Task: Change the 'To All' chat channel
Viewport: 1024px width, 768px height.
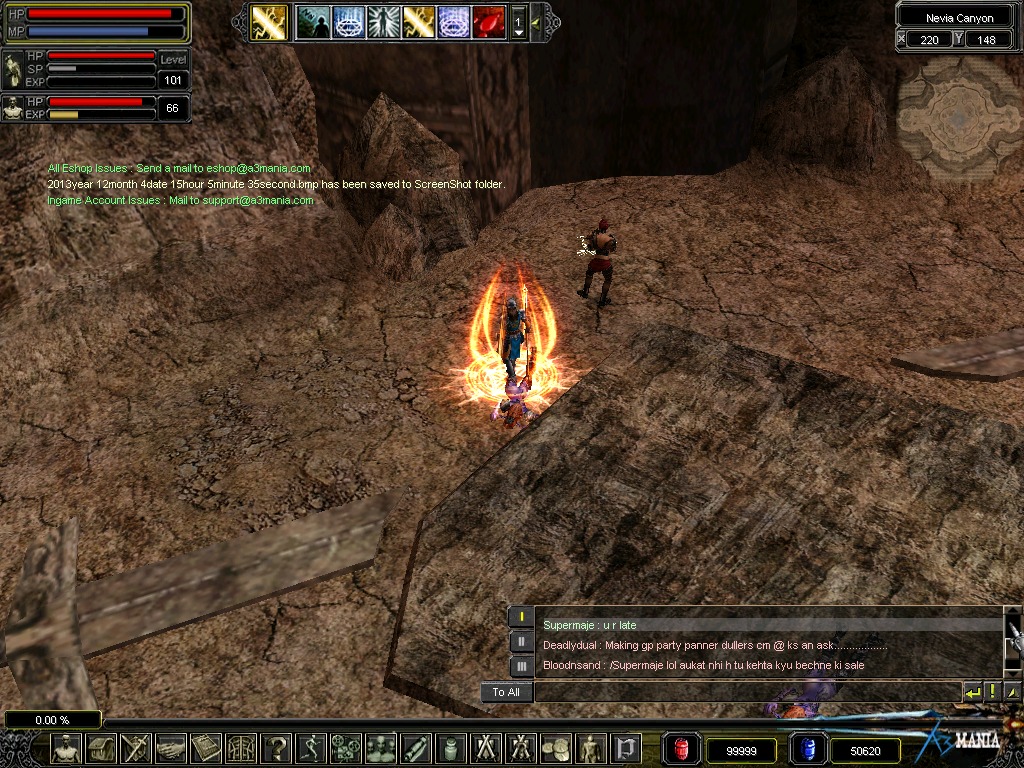Action: (x=506, y=692)
